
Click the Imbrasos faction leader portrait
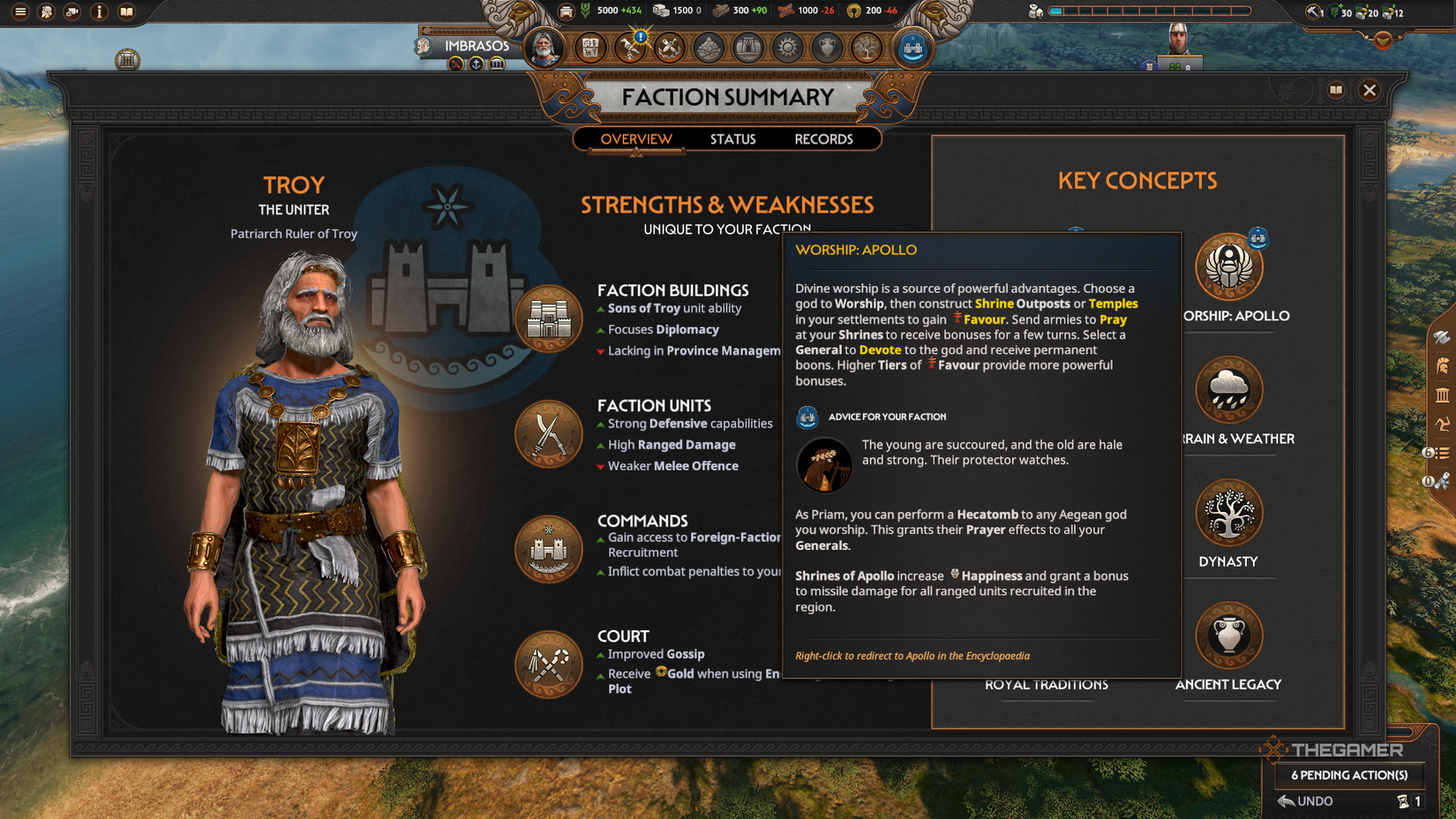[544, 49]
